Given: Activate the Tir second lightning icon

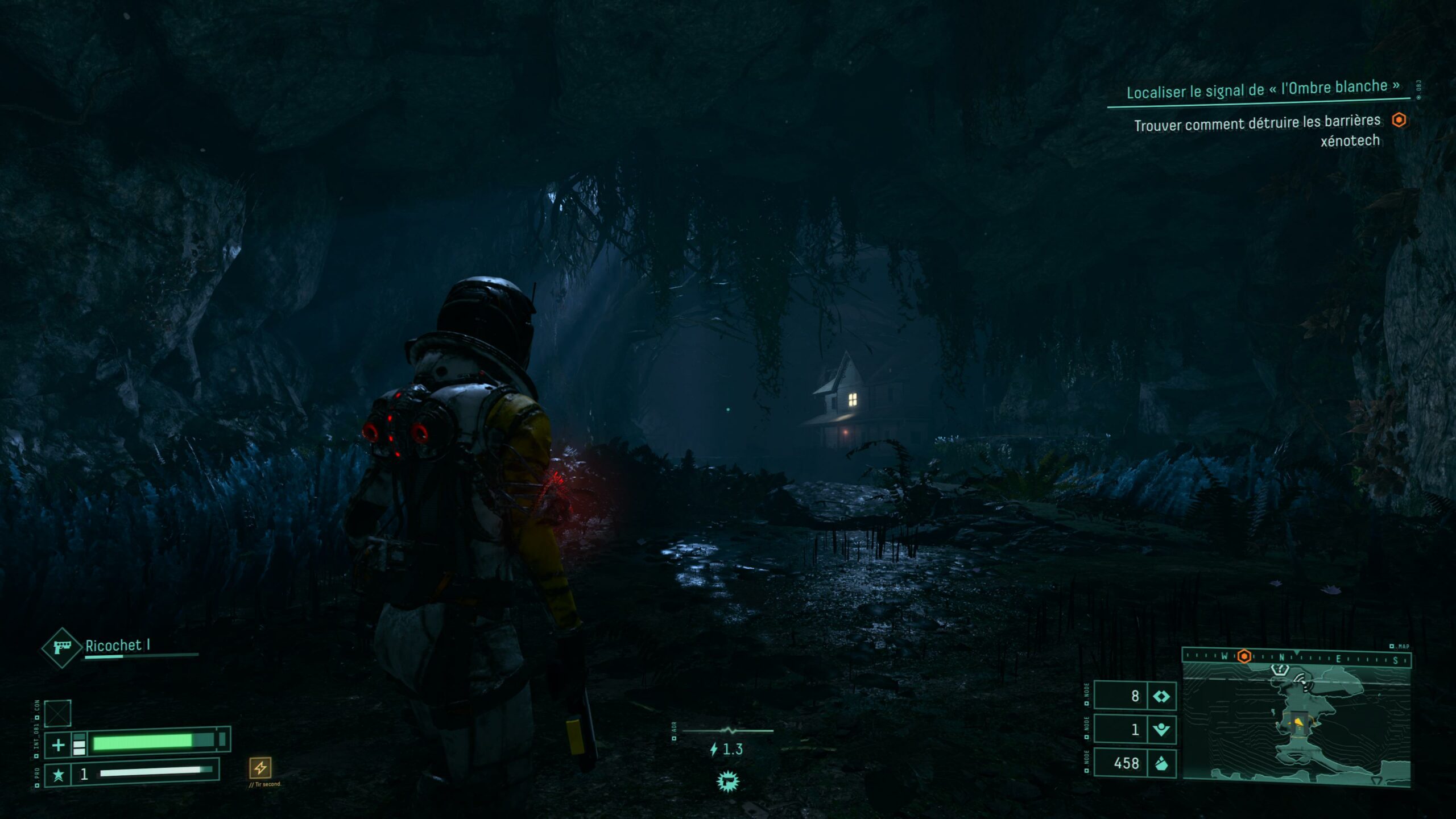Looking at the screenshot, I should (x=260, y=768).
